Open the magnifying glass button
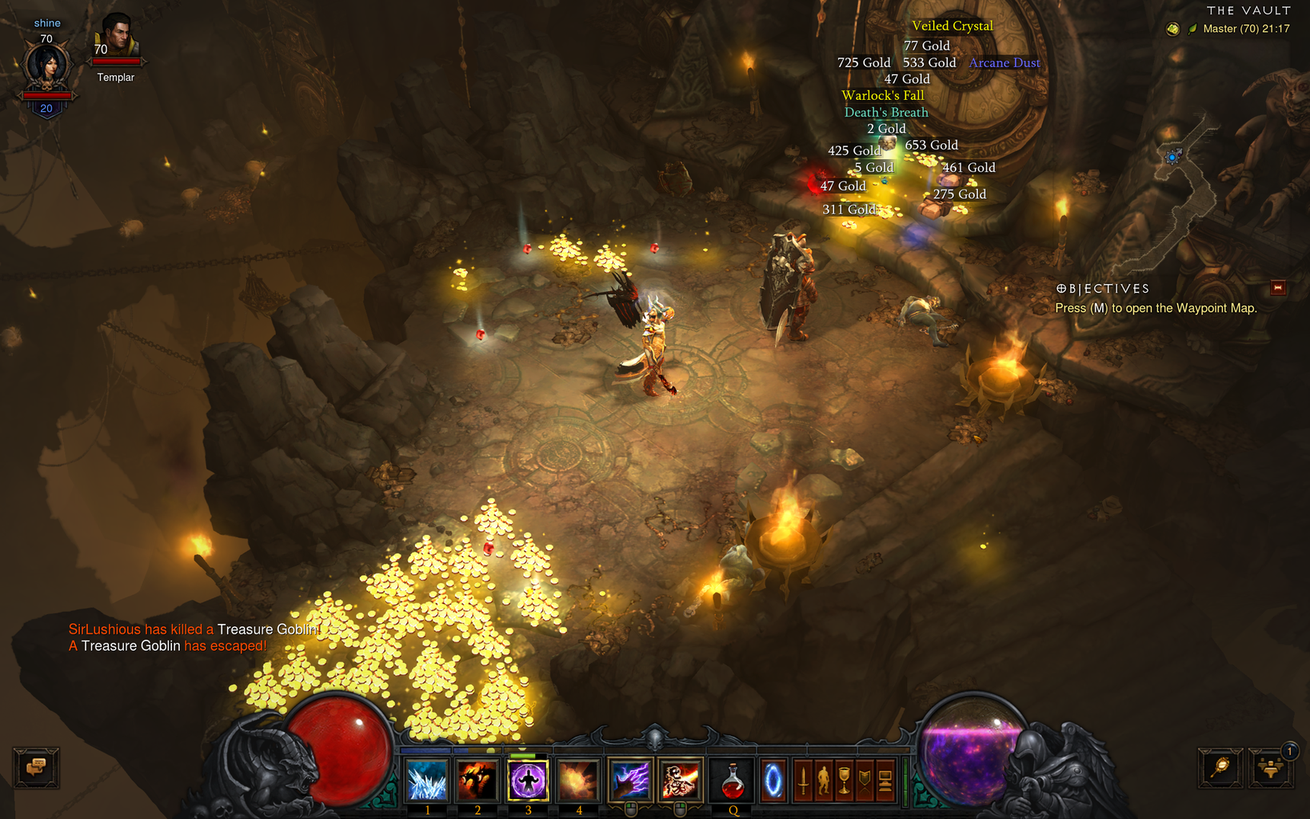The width and height of the screenshot is (1310, 819). [1220, 767]
